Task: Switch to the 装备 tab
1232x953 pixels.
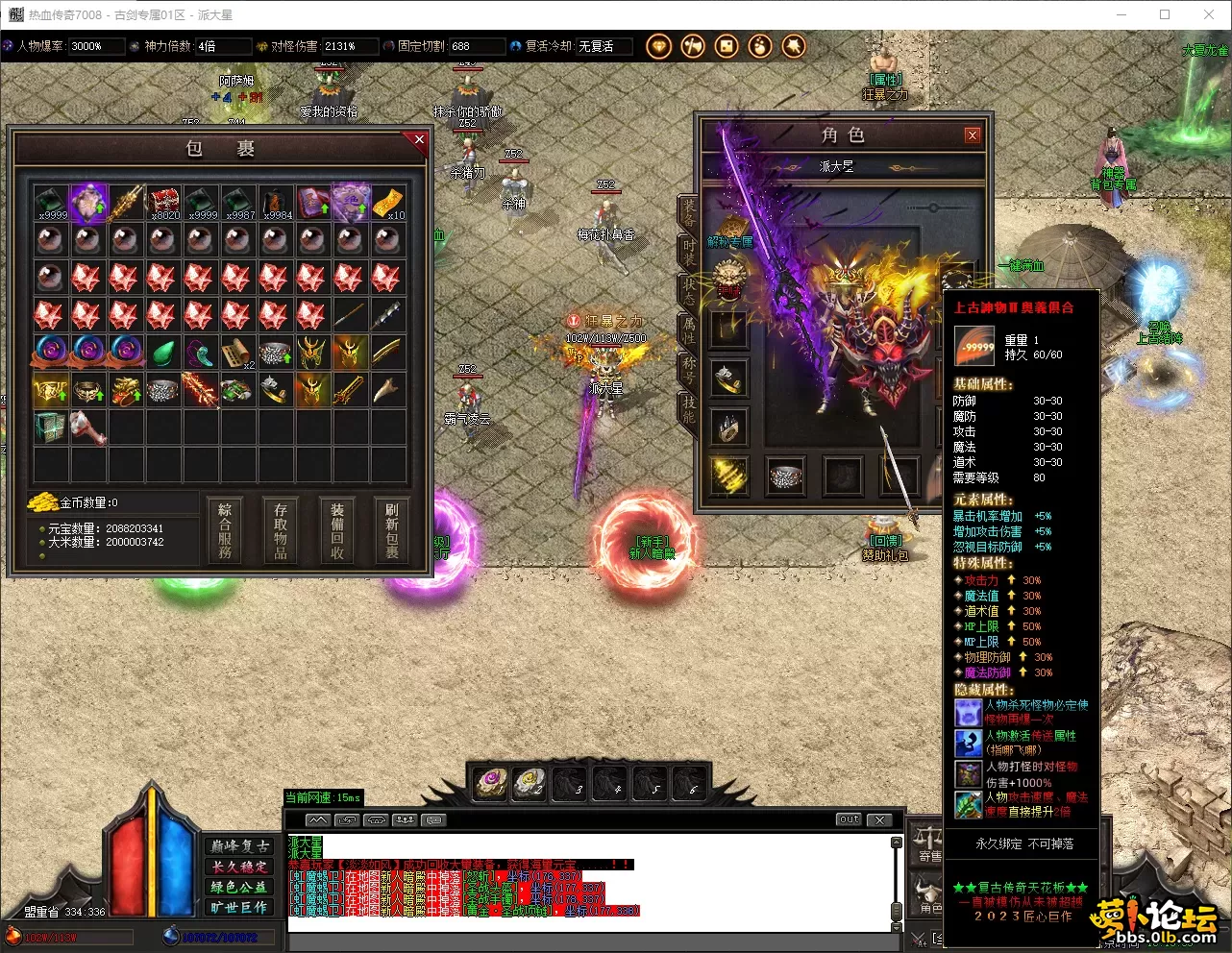Action: coord(689,212)
